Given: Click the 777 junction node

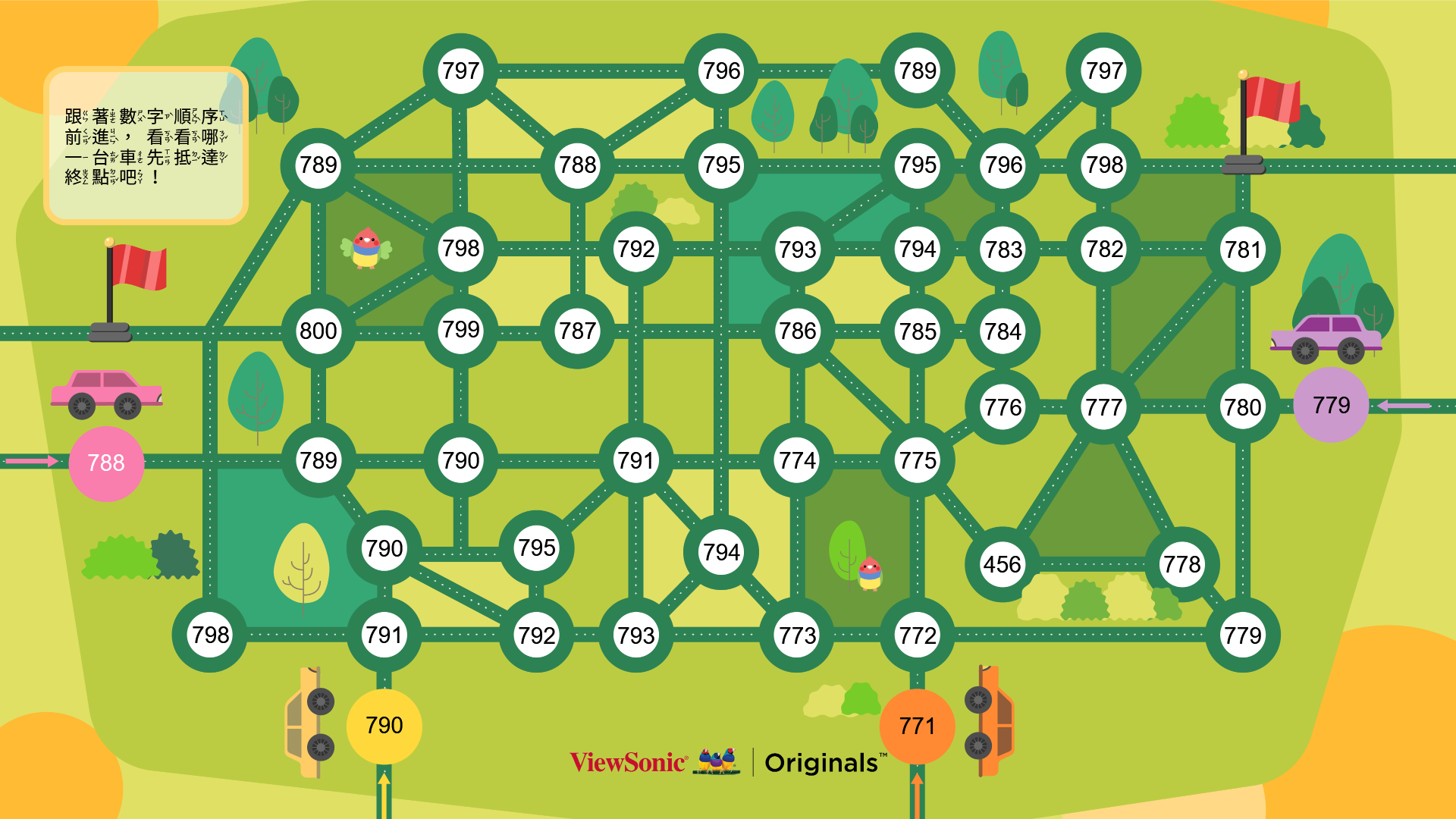Looking at the screenshot, I should tap(1104, 407).
